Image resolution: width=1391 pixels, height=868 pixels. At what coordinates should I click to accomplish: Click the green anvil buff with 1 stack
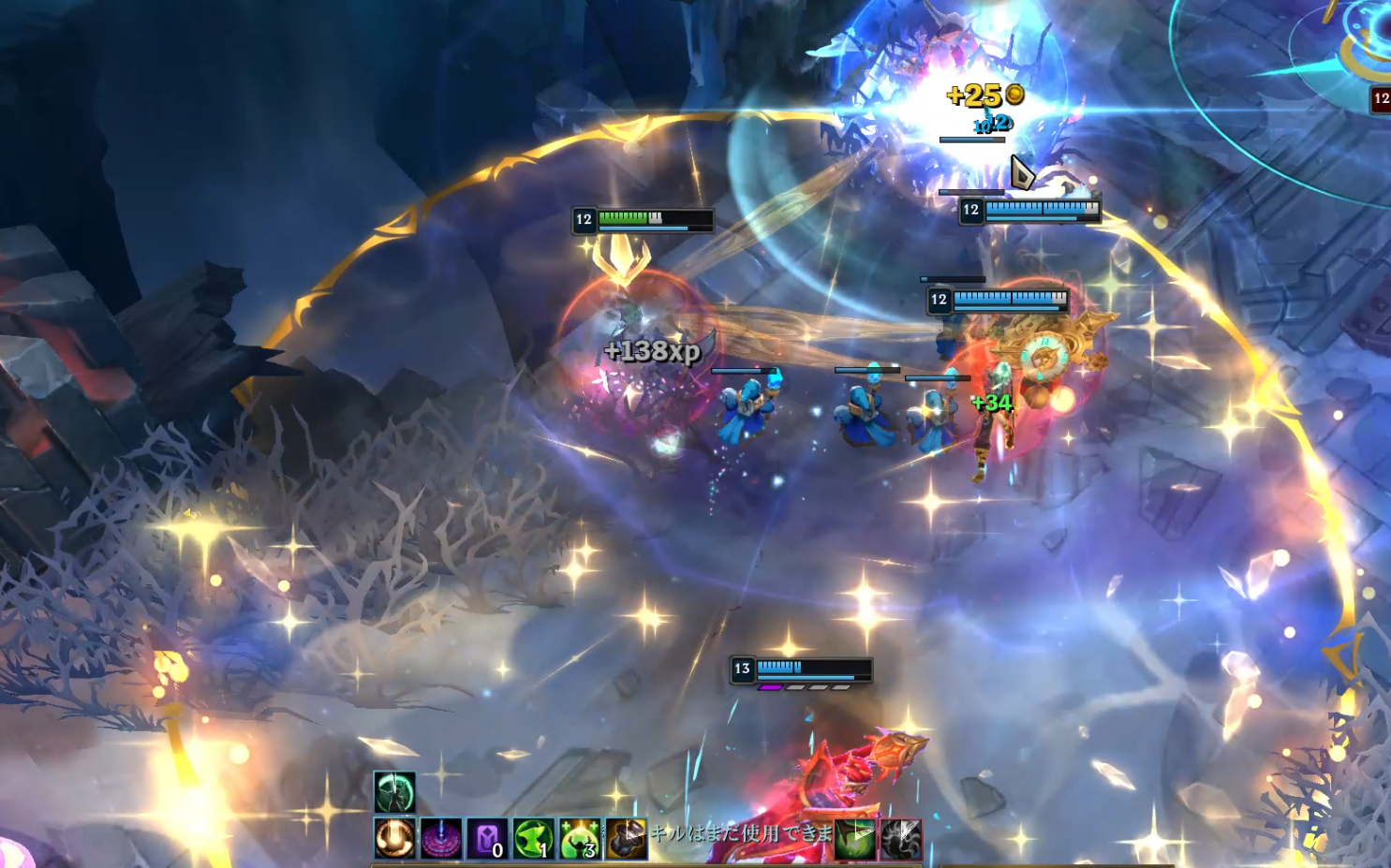coord(533,838)
